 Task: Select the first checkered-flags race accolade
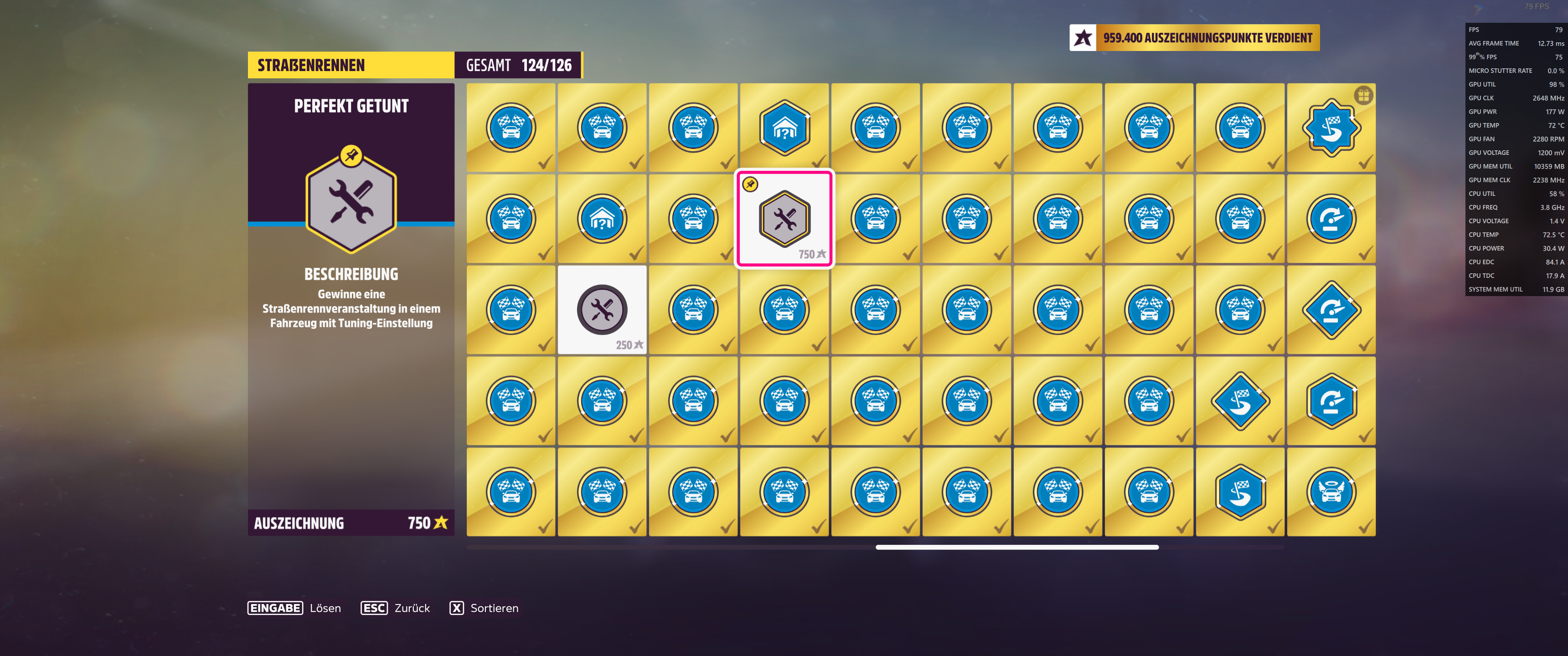(x=511, y=127)
